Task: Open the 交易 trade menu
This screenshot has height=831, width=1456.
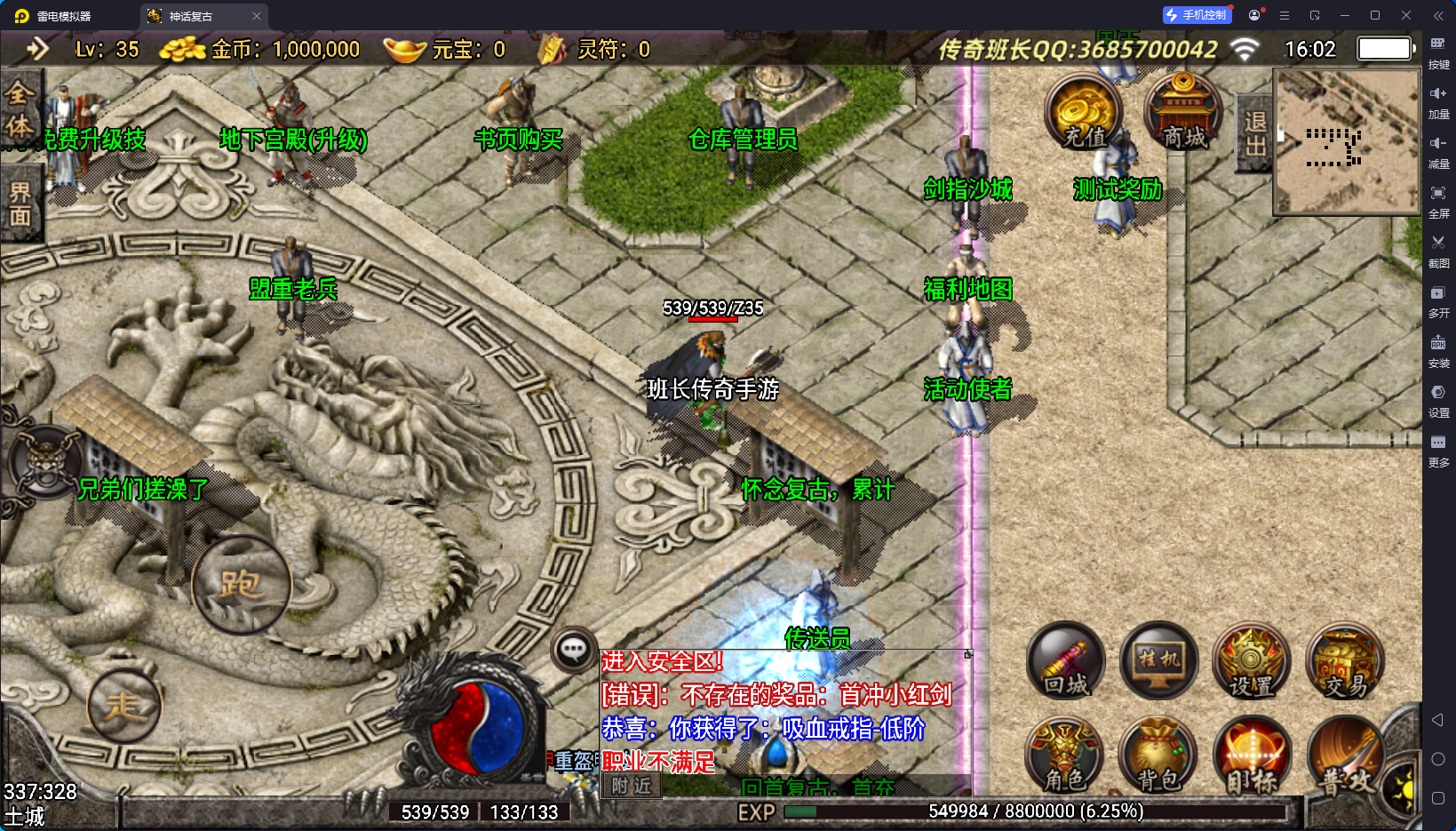Action: [1345, 661]
